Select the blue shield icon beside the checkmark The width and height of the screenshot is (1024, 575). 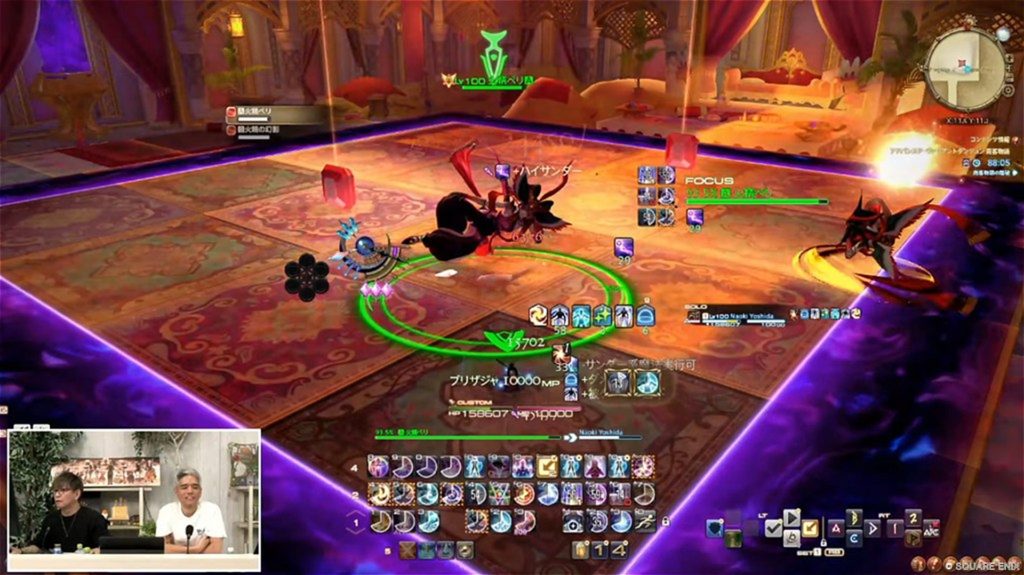pos(714,527)
